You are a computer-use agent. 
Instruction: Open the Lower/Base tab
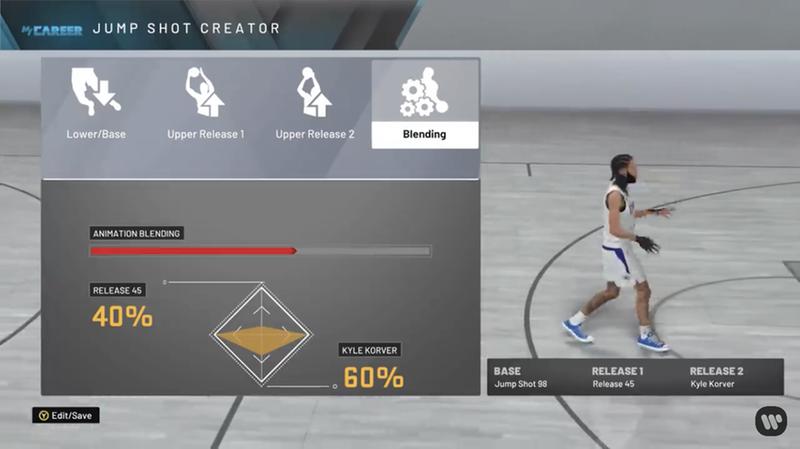pos(96,105)
